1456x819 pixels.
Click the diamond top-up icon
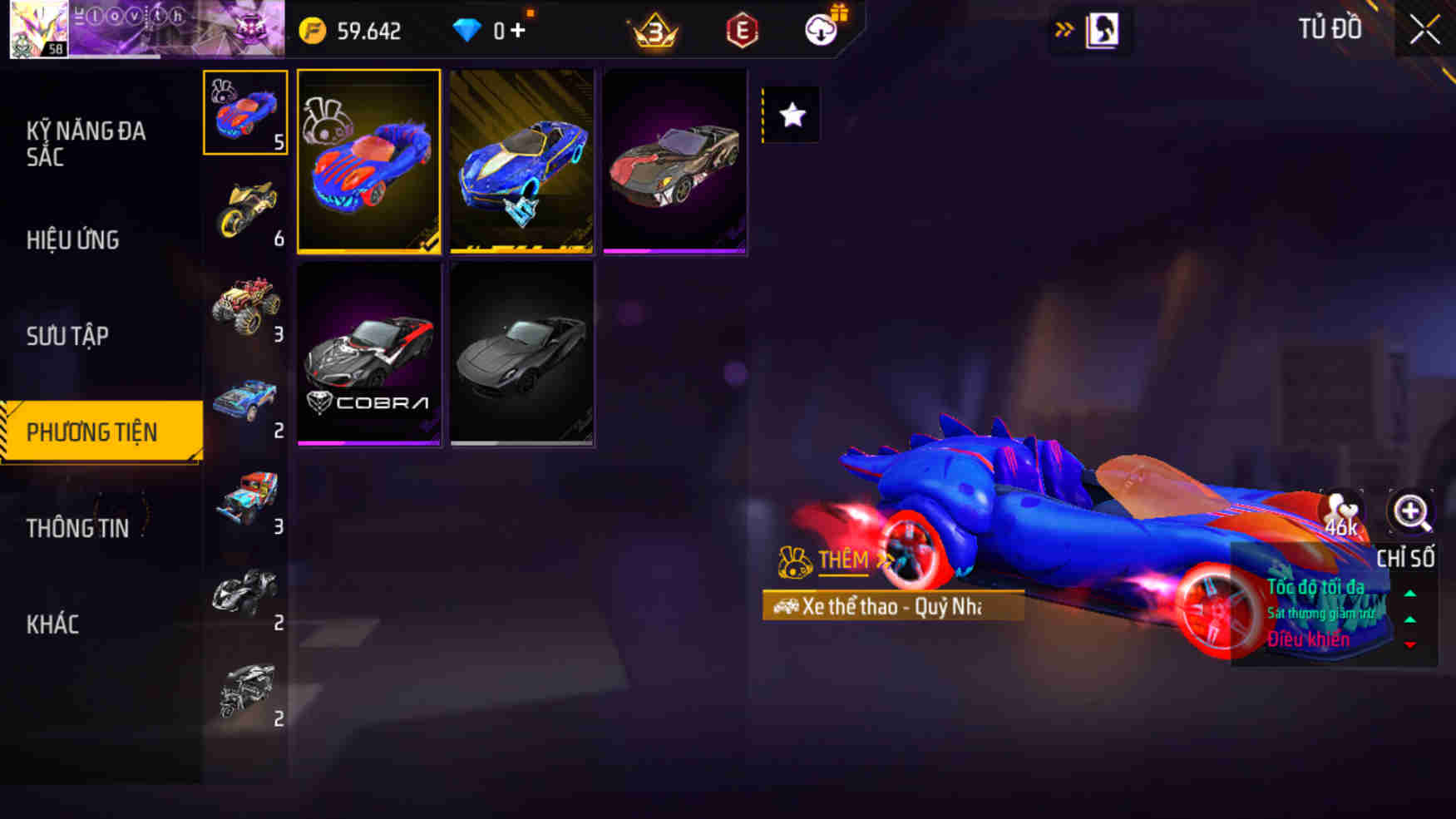471,30
